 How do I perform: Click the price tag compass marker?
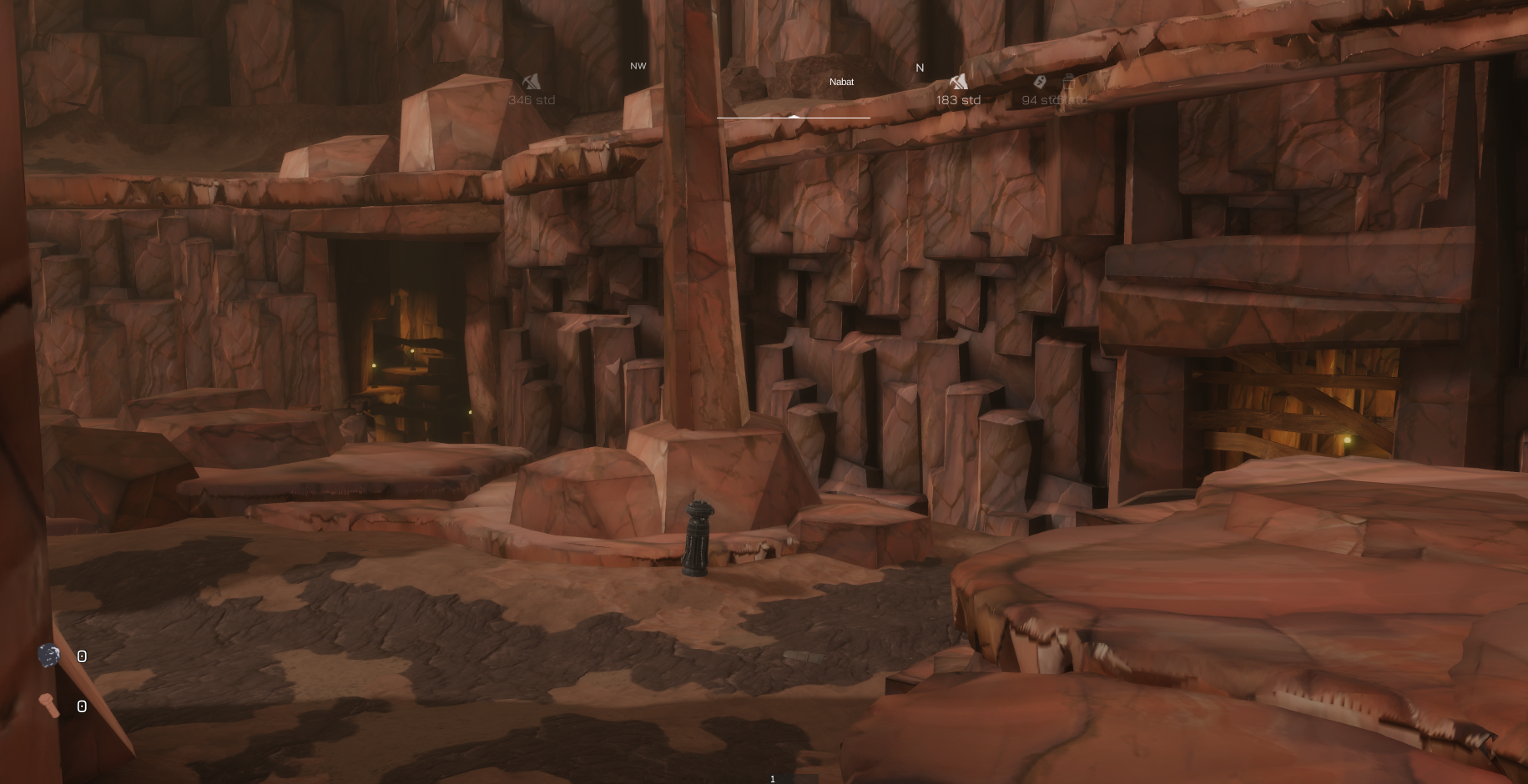coord(1040,82)
